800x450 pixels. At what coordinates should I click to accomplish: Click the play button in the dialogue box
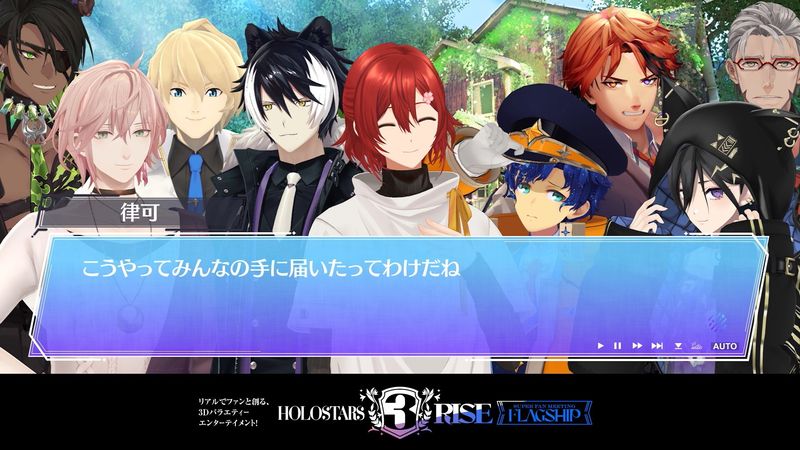click(600, 346)
